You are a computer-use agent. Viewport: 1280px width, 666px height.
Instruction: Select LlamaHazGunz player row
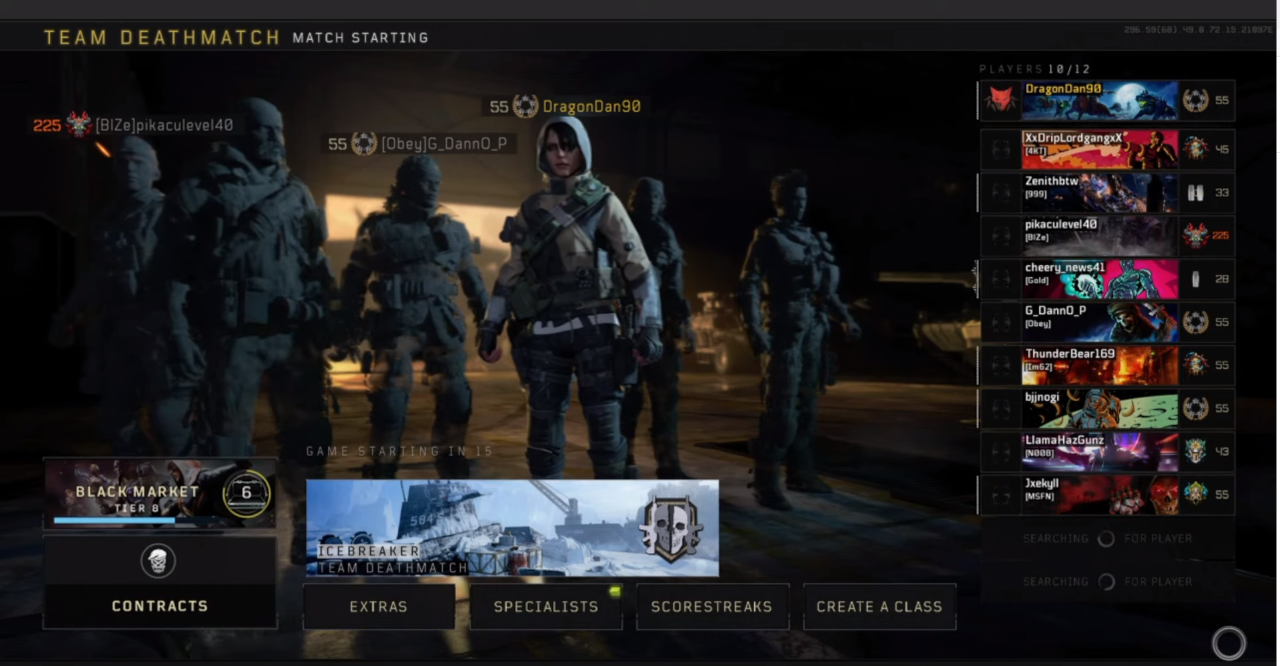(1100, 451)
